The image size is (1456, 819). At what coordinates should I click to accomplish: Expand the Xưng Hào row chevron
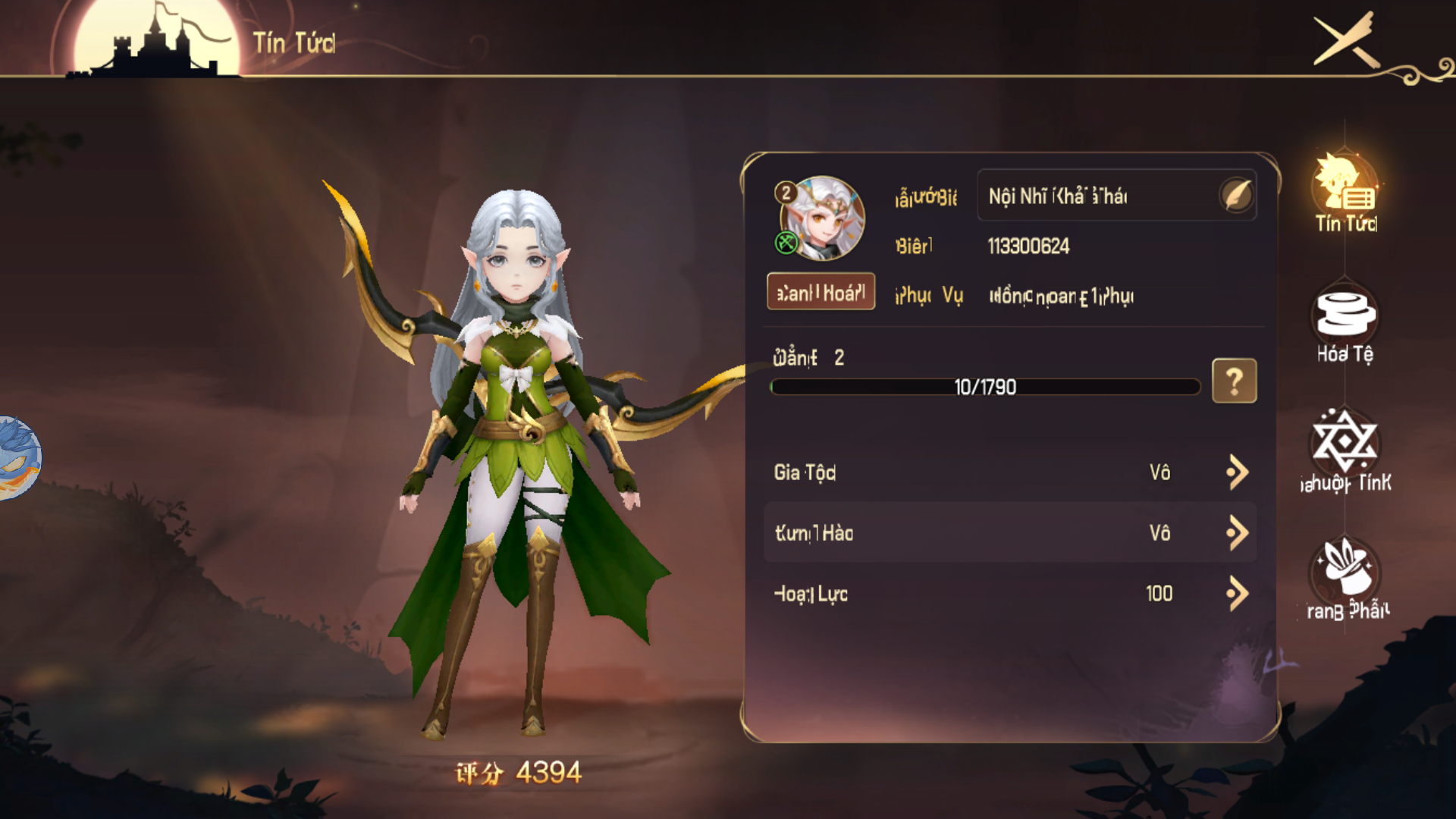[x=1236, y=532]
